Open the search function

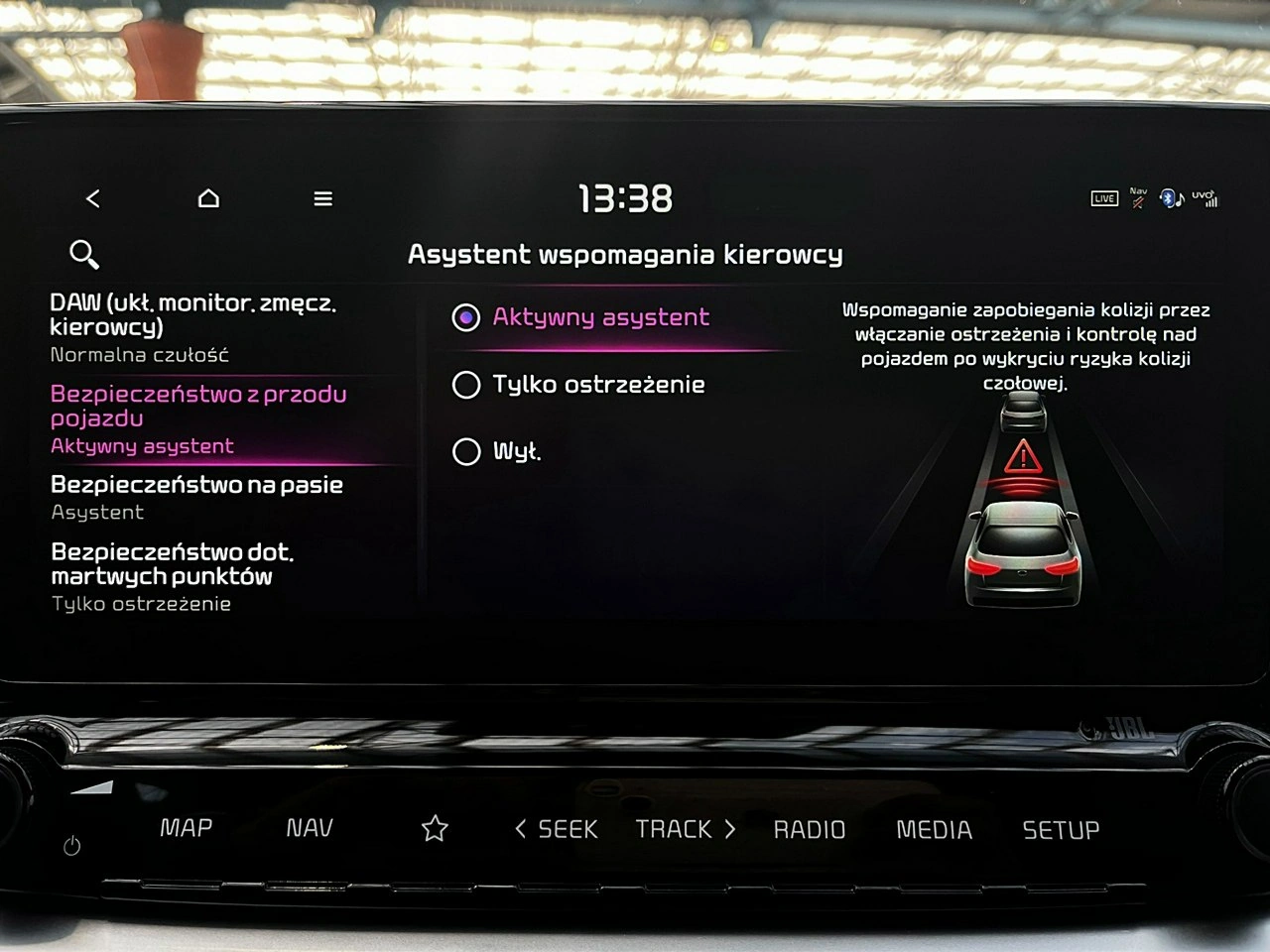click(83, 254)
